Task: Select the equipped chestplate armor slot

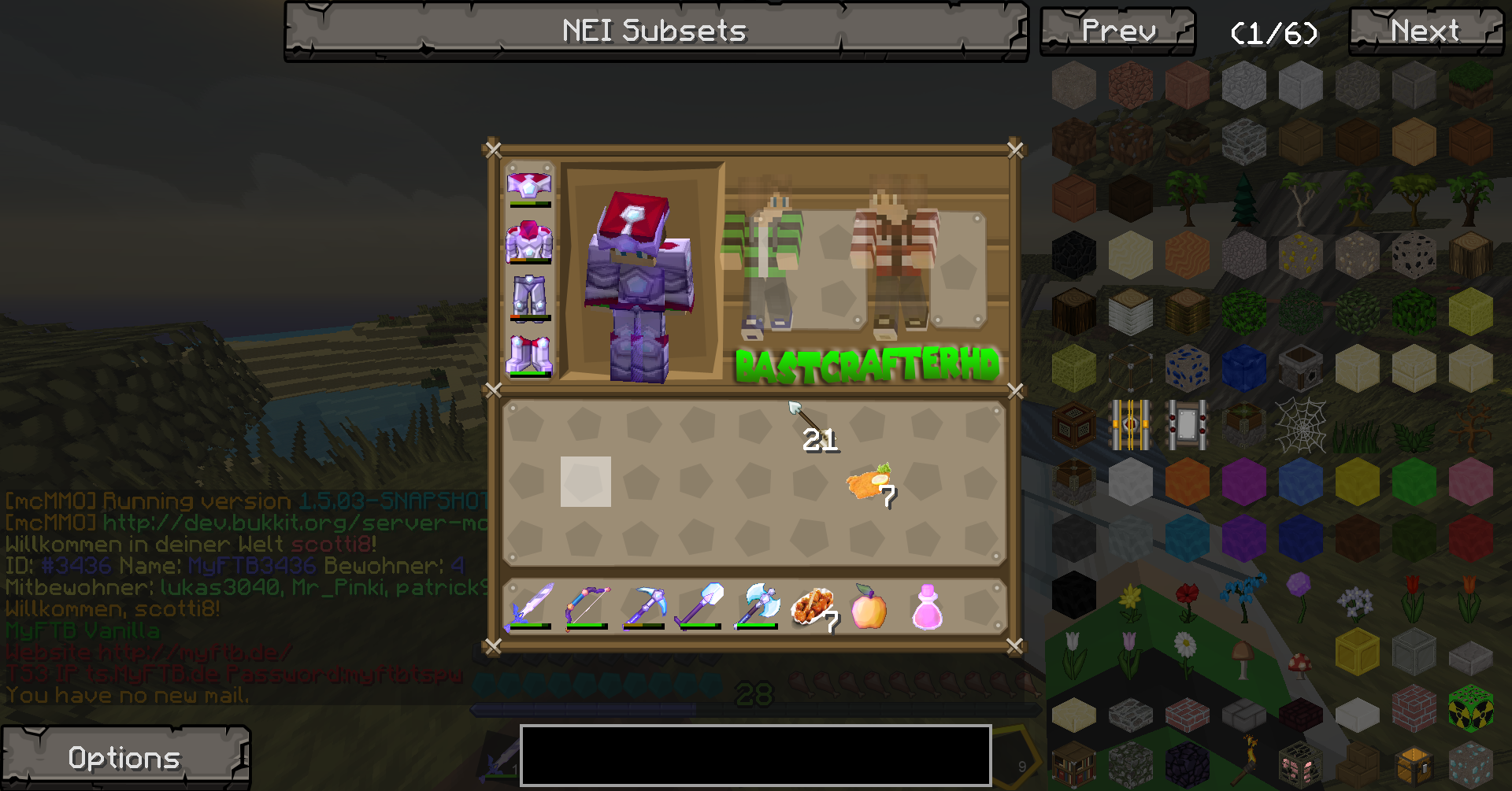Action: point(529,242)
